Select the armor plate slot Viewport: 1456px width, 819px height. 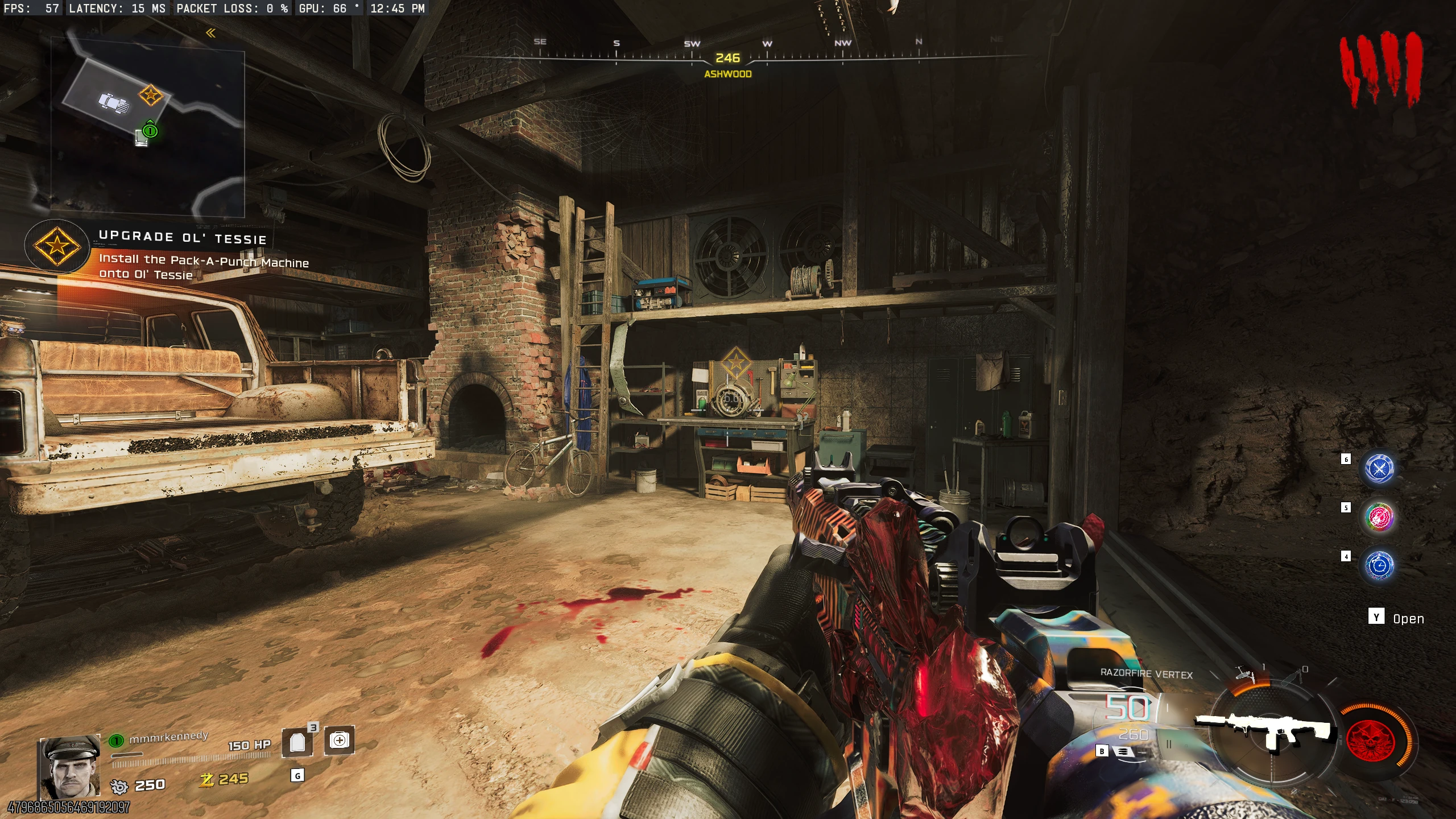pyautogui.click(x=297, y=742)
